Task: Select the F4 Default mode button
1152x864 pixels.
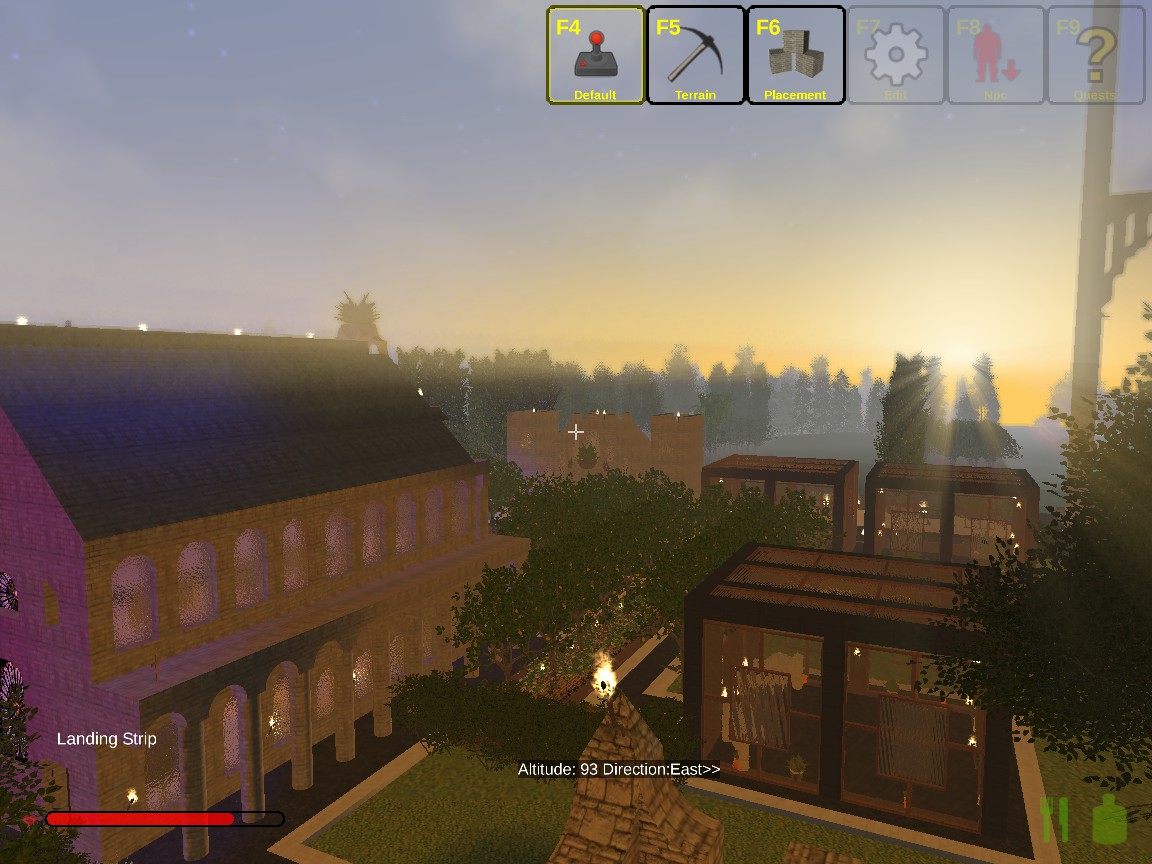Action: tap(596, 55)
